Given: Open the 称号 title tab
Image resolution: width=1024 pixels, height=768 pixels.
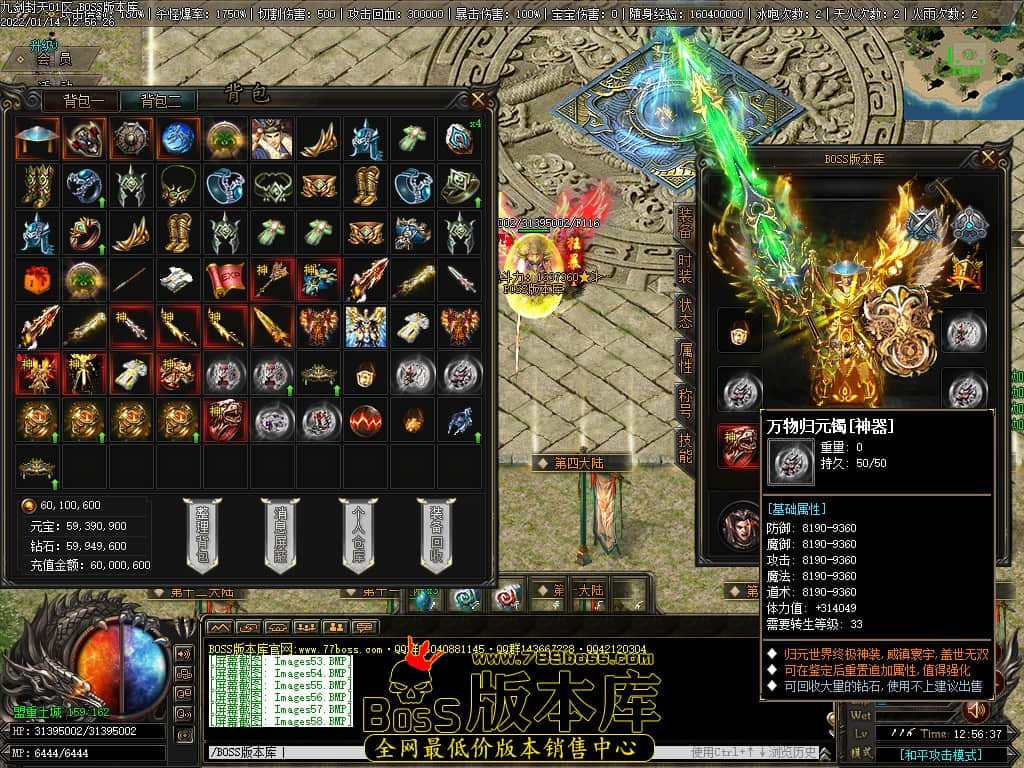Looking at the screenshot, I should coord(685,403).
